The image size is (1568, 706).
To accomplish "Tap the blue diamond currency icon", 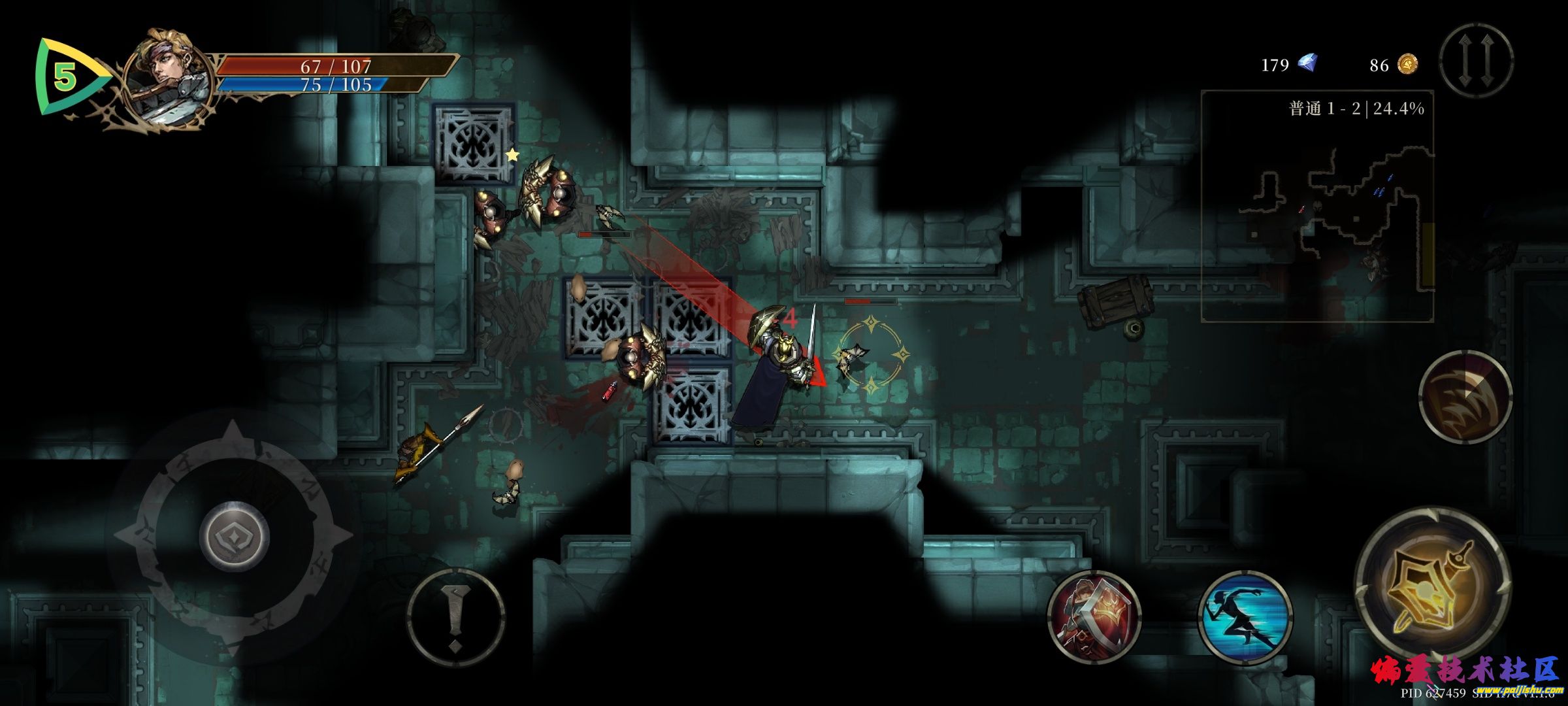I will [1307, 63].
